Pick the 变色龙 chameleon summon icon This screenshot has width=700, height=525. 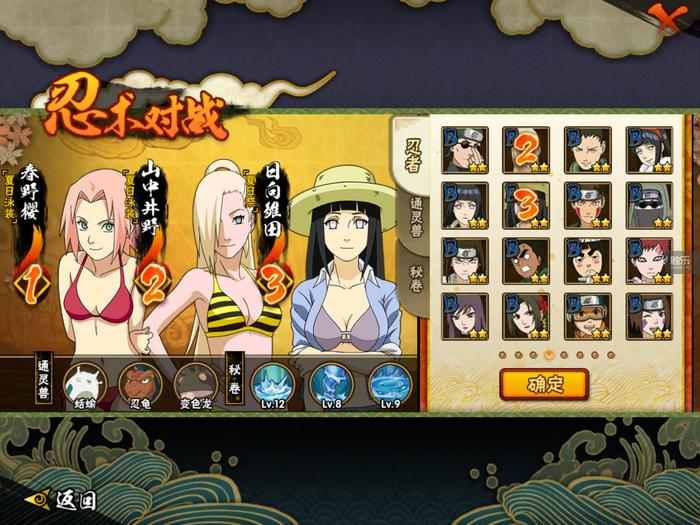point(194,382)
